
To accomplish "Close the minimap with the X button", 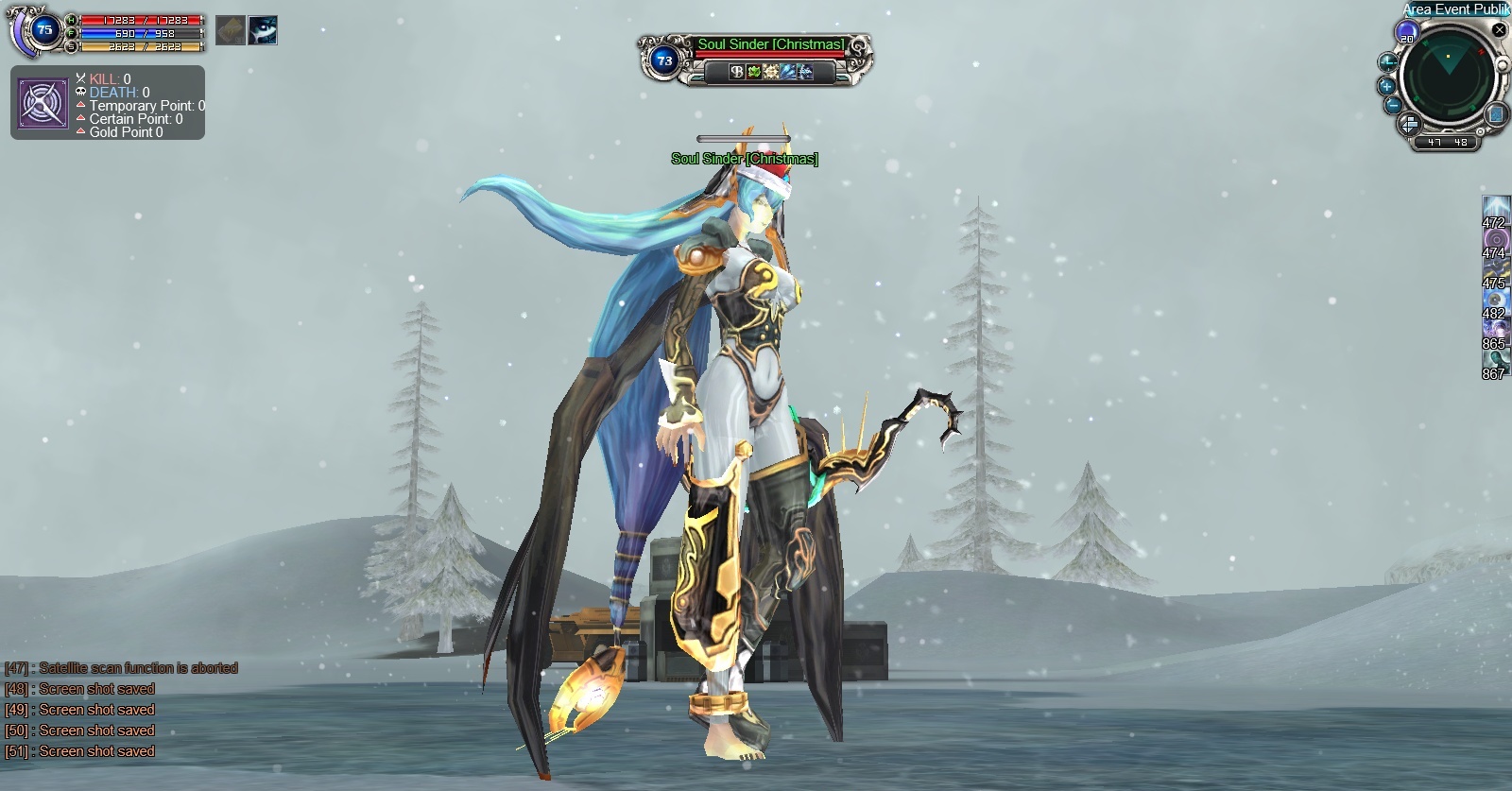I will click(1500, 30).
